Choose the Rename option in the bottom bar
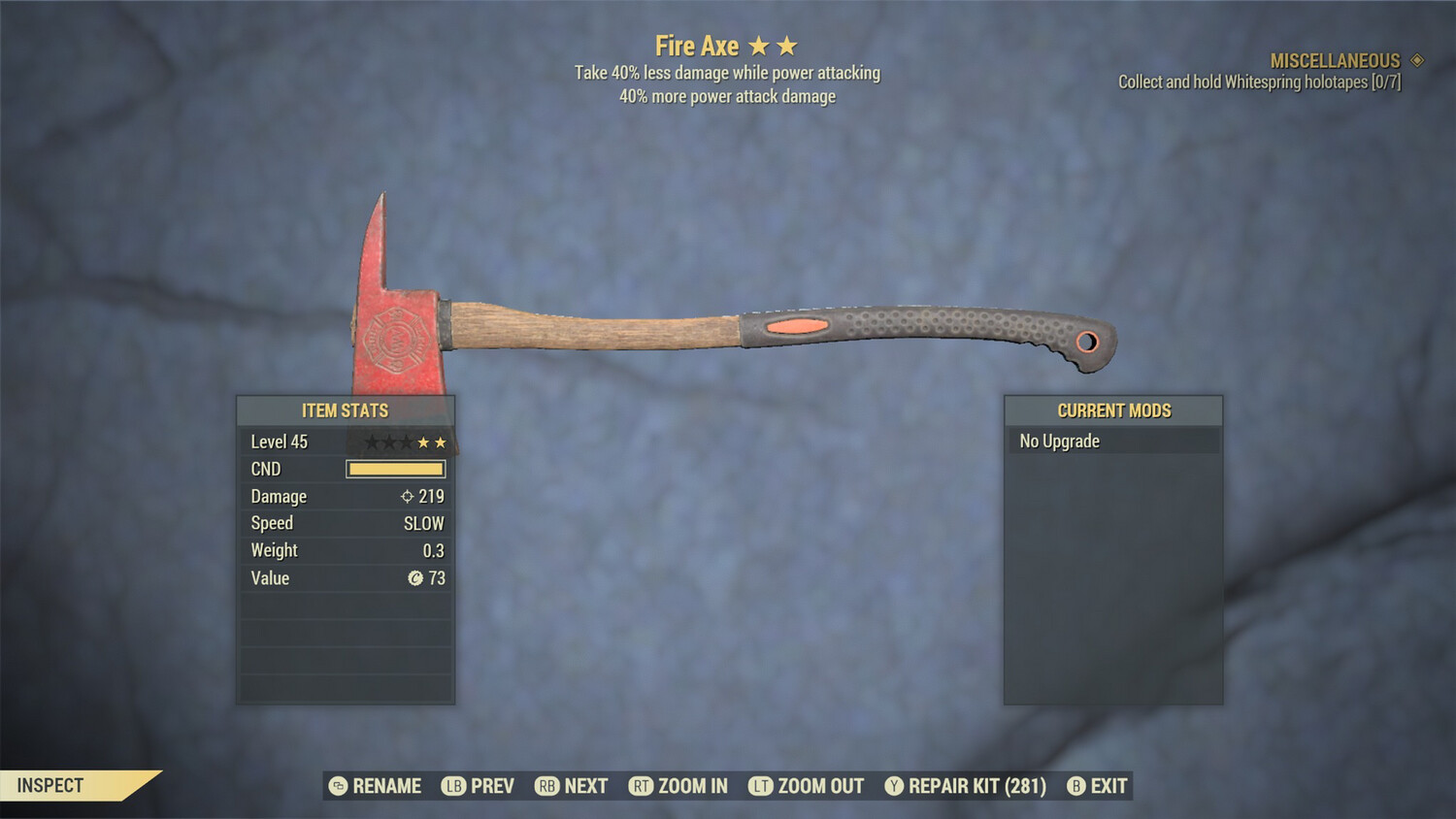Viewport: 1456px width, 819px height. 376,786
